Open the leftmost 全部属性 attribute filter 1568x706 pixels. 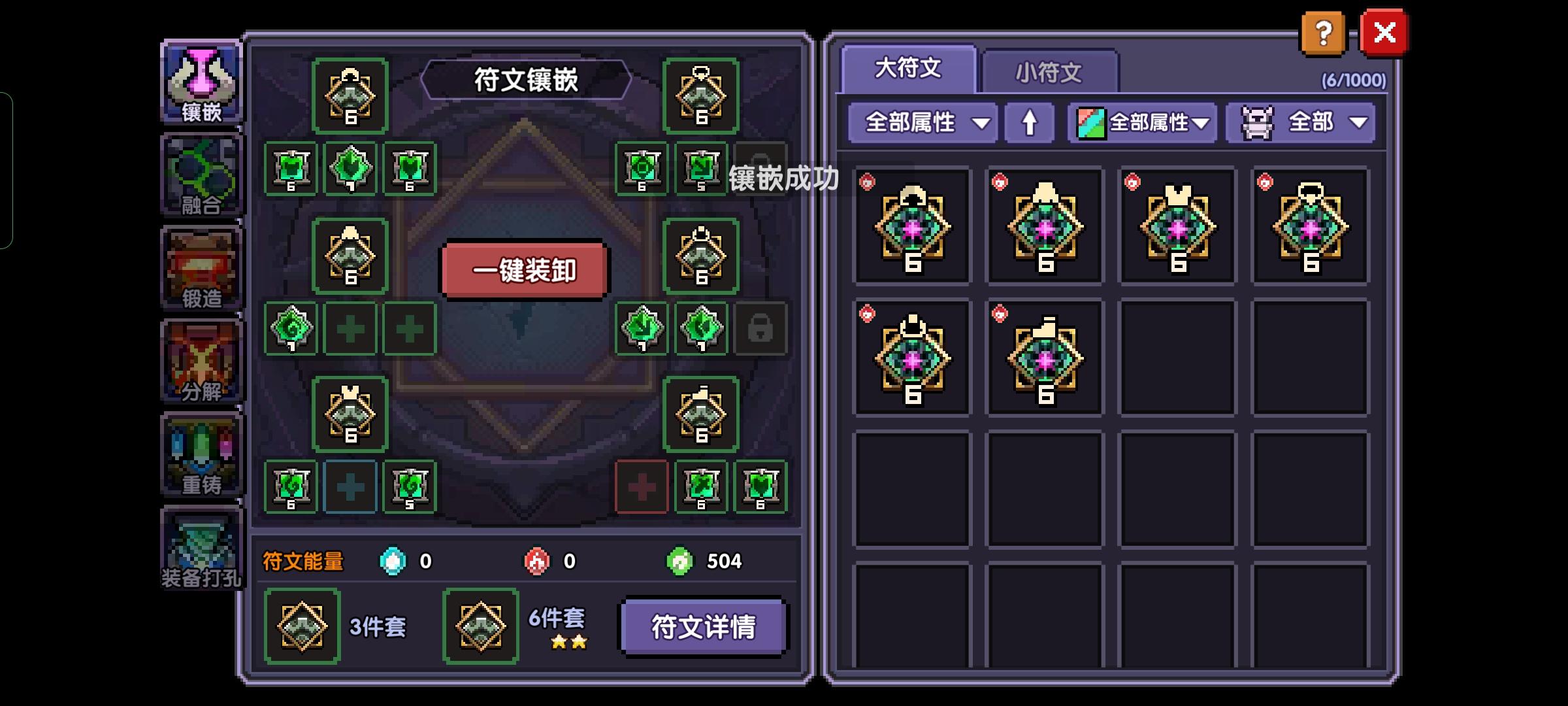click(923, 122)
